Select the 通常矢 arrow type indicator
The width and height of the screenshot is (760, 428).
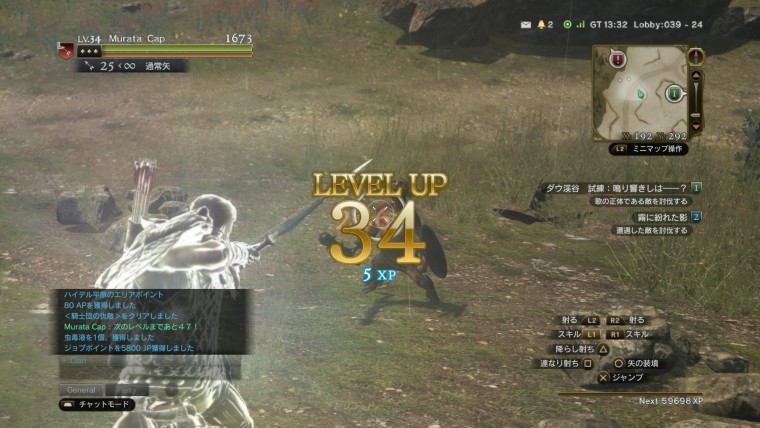pos(158,65)
